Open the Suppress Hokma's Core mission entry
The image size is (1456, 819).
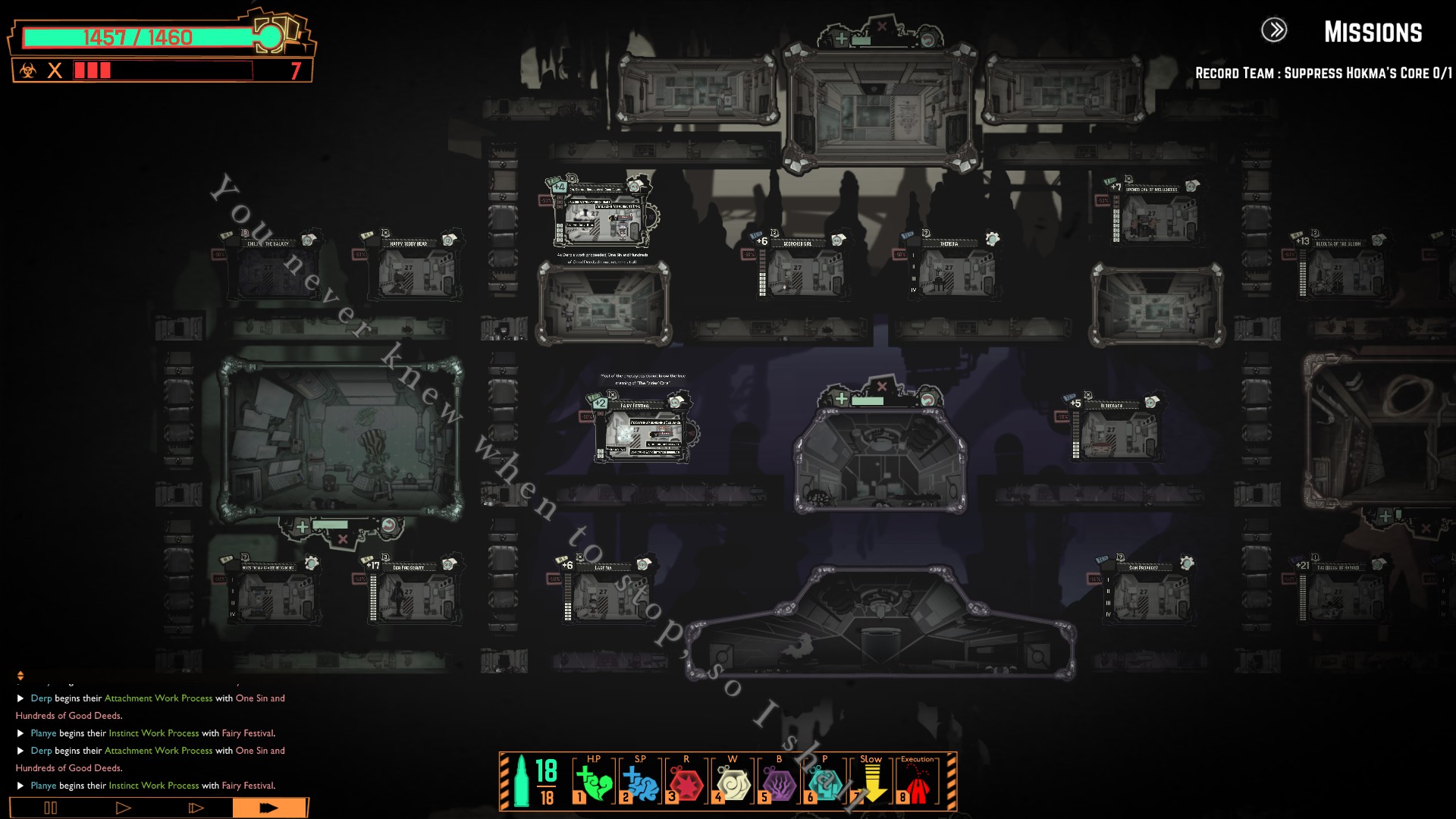[1323, 74]
